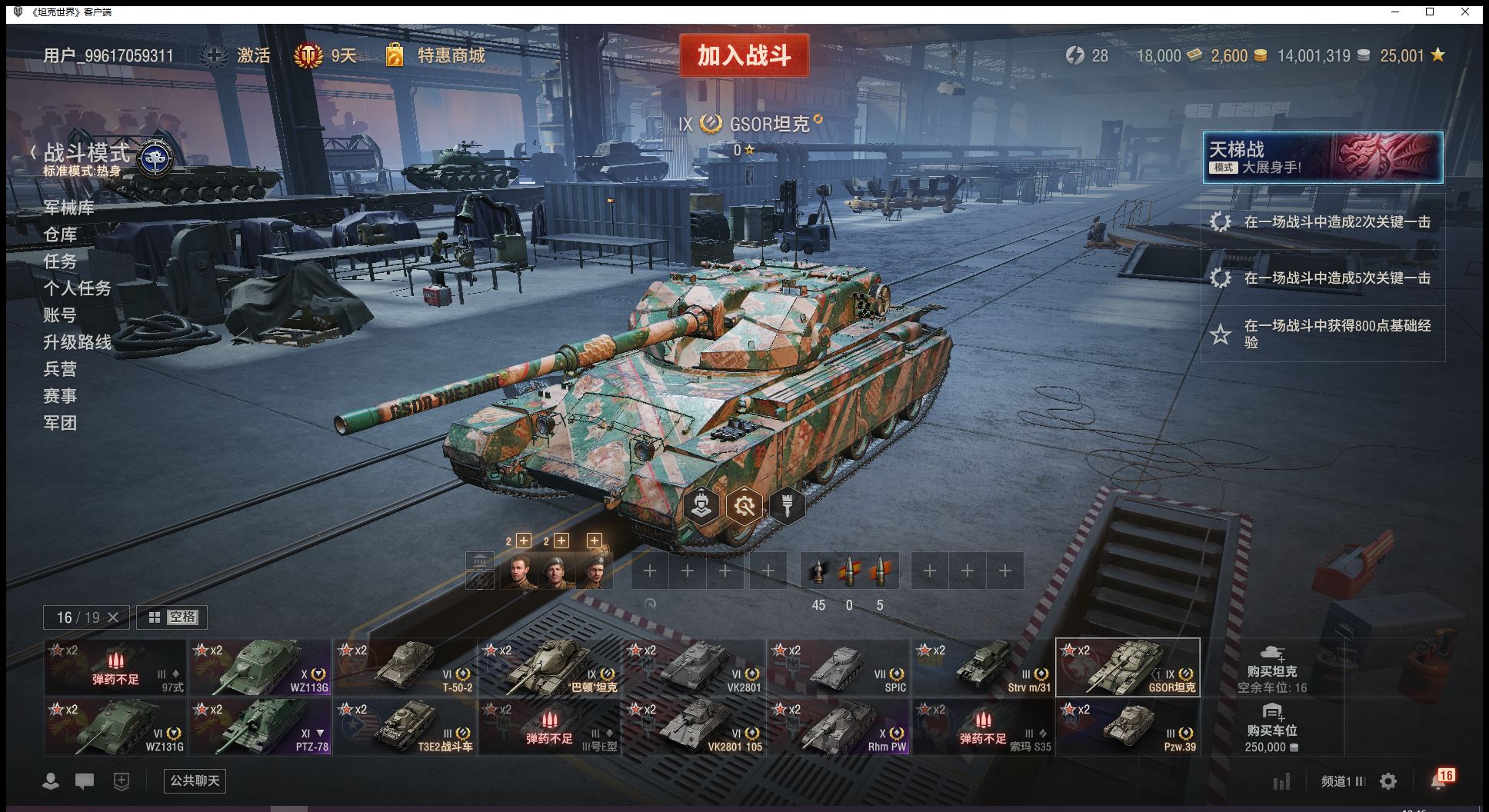
Task: Click 购买坦克 to buy a tank
Action: [1271, 666]
